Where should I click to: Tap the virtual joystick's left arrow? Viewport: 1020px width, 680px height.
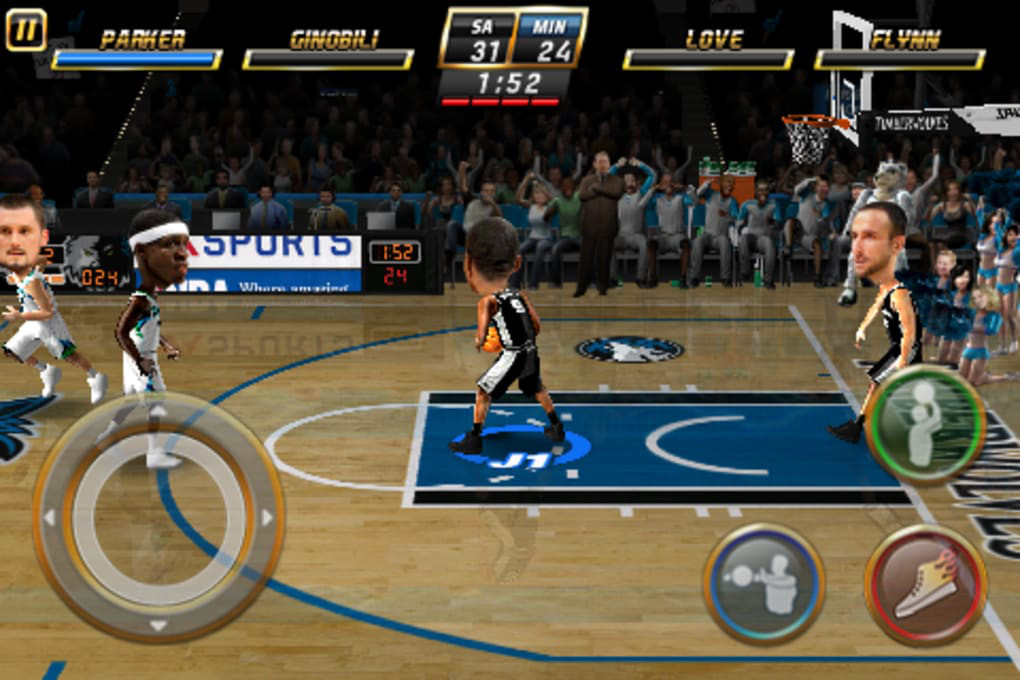[48, 518]
